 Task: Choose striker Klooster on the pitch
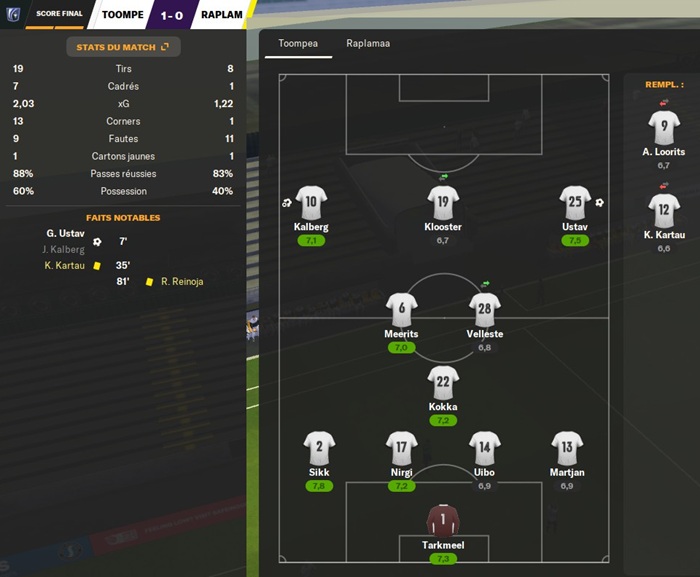point(443,203)
